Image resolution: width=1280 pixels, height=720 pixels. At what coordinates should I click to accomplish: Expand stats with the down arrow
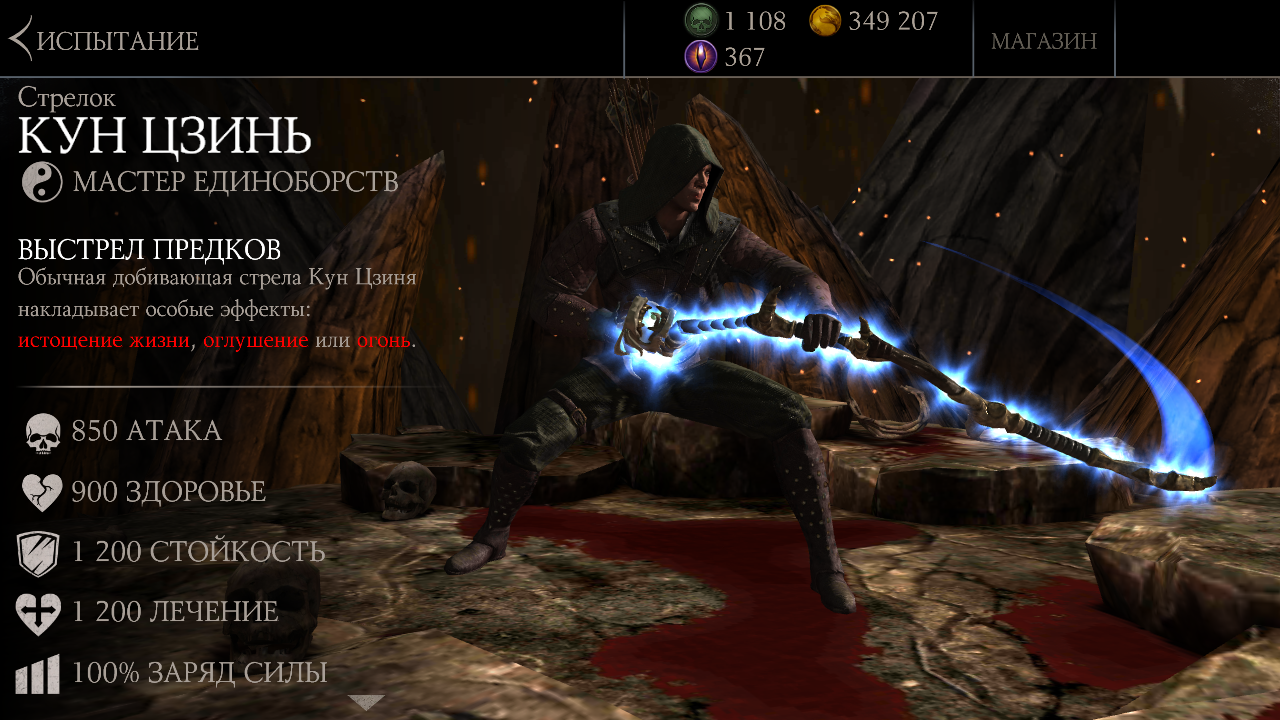tap(366, 702)
